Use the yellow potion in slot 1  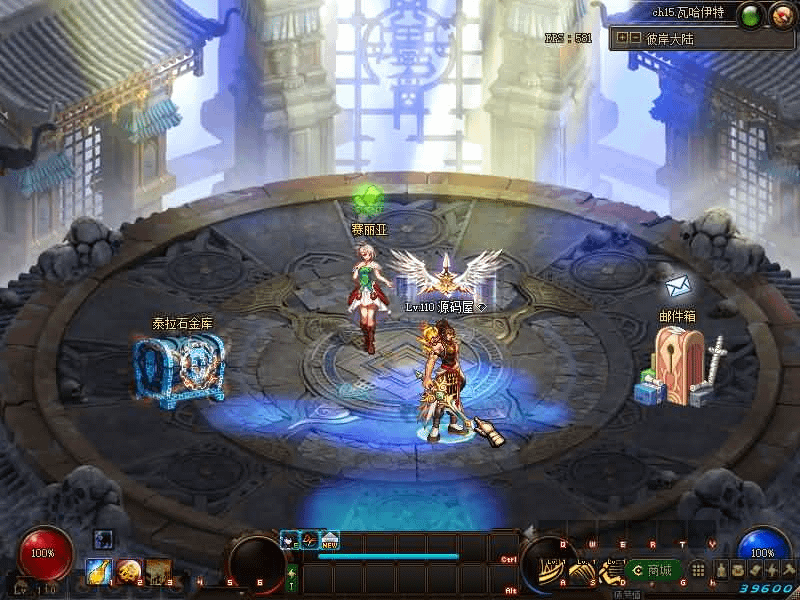click(97, 571)
